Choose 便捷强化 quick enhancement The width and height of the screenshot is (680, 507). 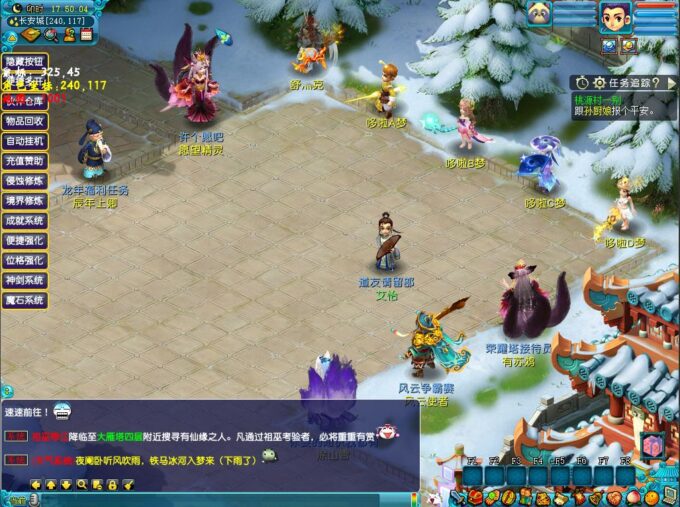click(x=23, y=240)
